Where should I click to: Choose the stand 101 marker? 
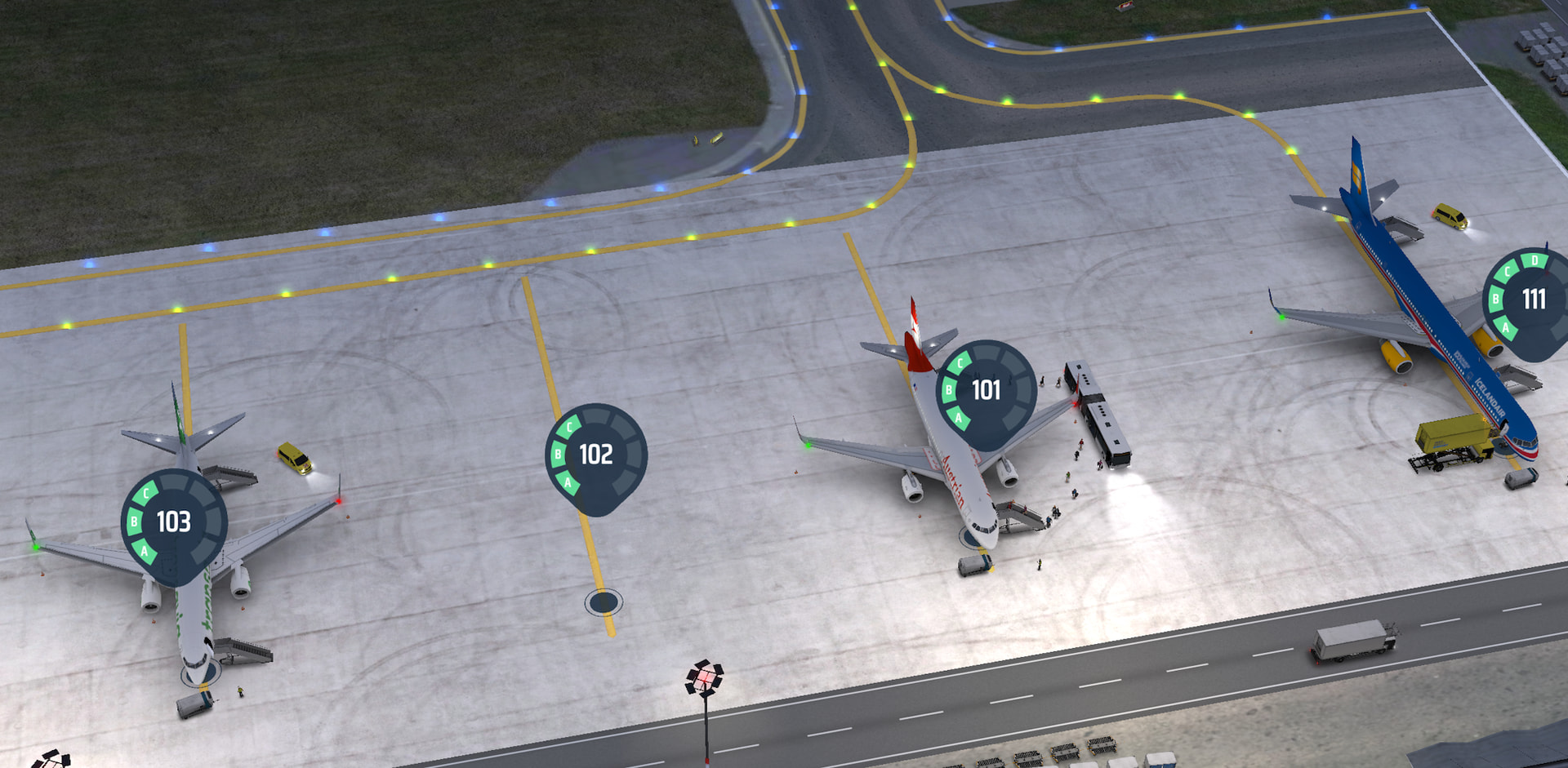coord(987,391)
